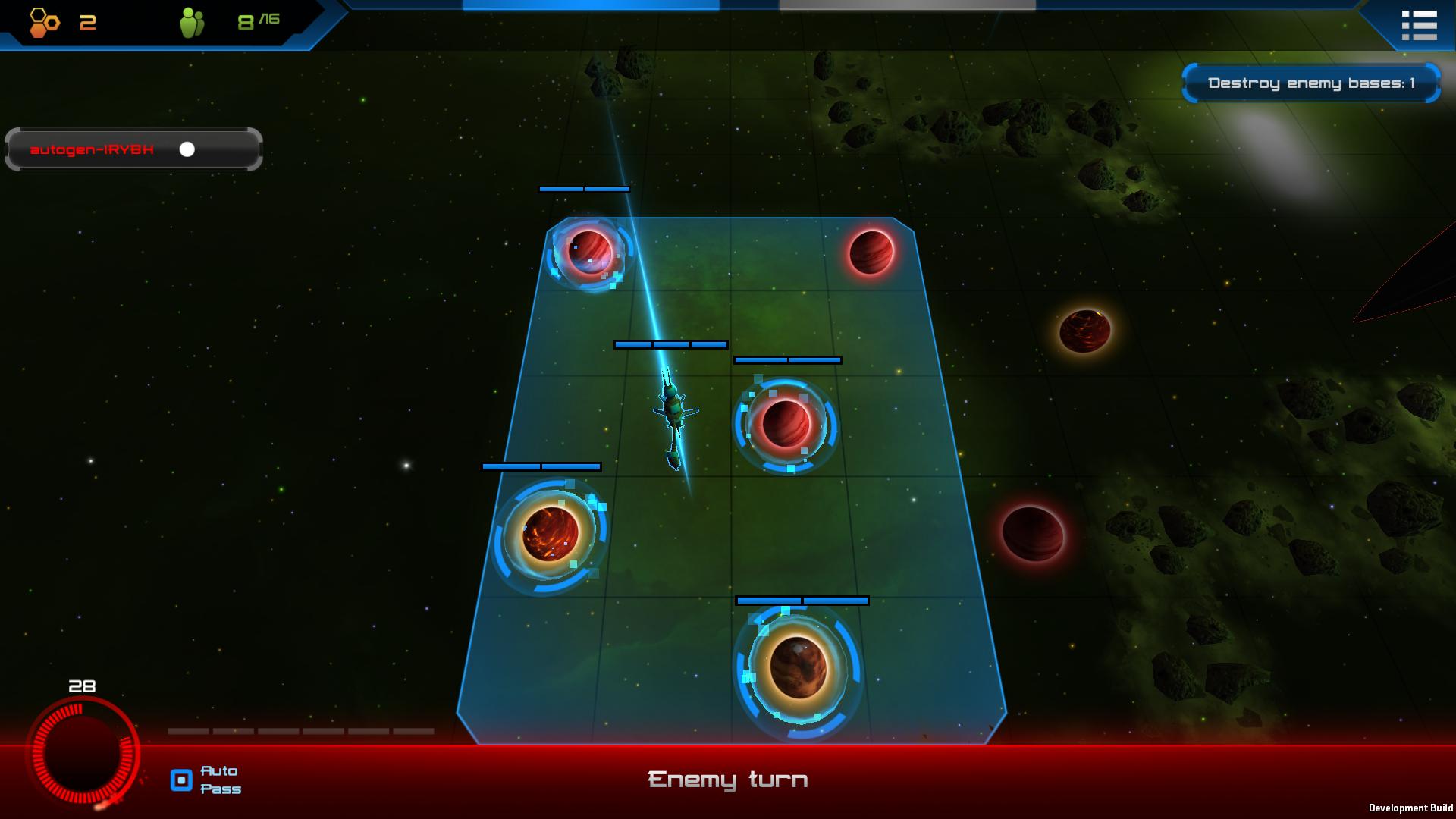Toggle the Auto Pass checkbox

(181, 780)
